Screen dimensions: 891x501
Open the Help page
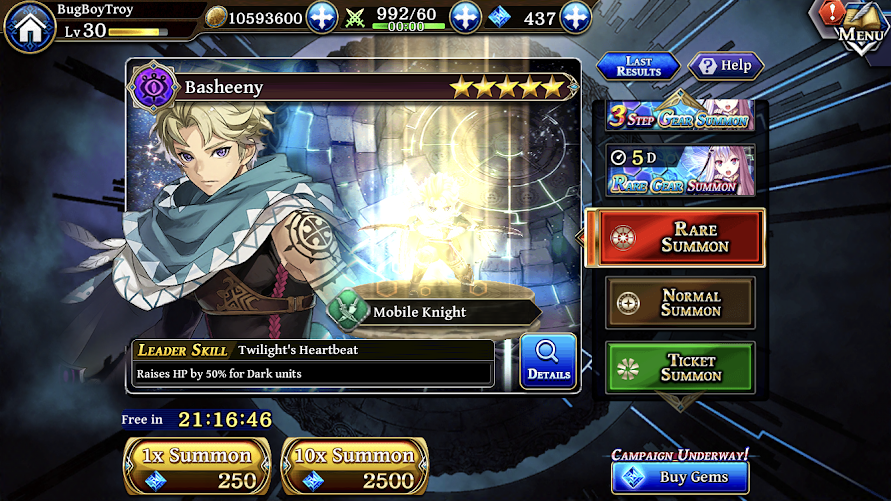(726, 66)
